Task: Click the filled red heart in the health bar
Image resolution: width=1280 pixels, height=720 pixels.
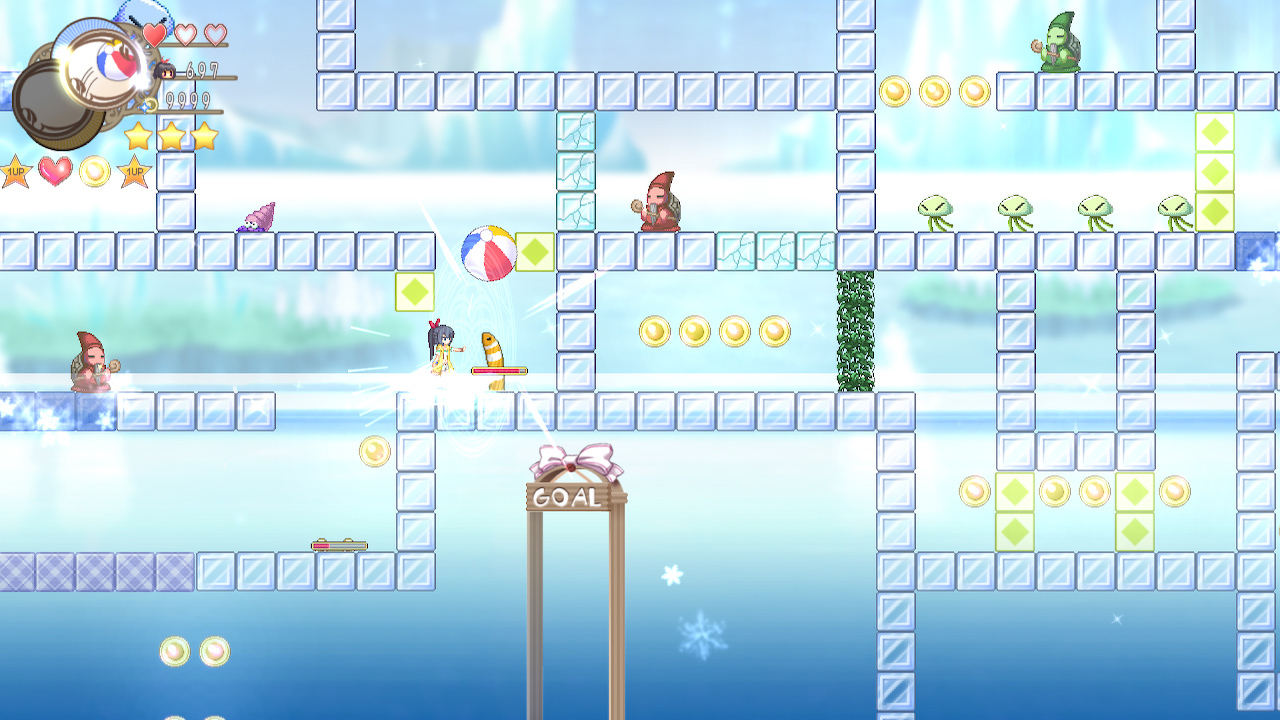Action: click(x=152, y=33)
